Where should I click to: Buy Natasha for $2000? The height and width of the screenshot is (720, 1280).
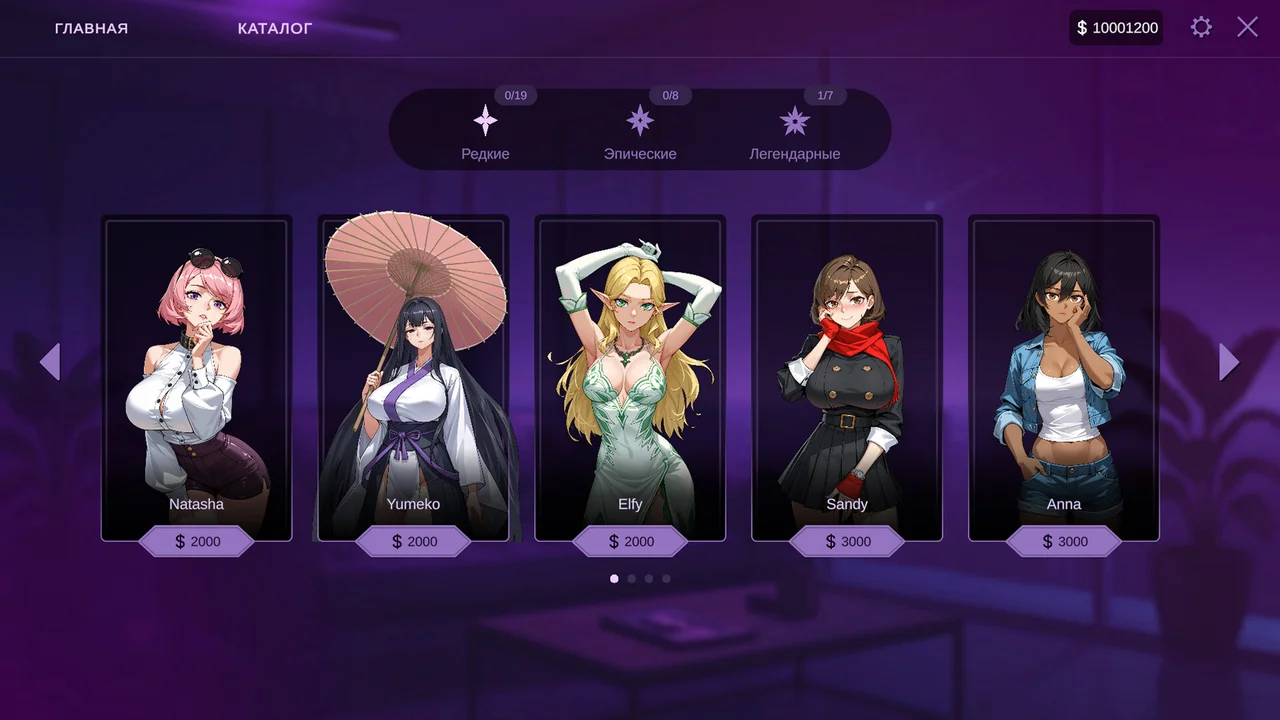[197, 541]
